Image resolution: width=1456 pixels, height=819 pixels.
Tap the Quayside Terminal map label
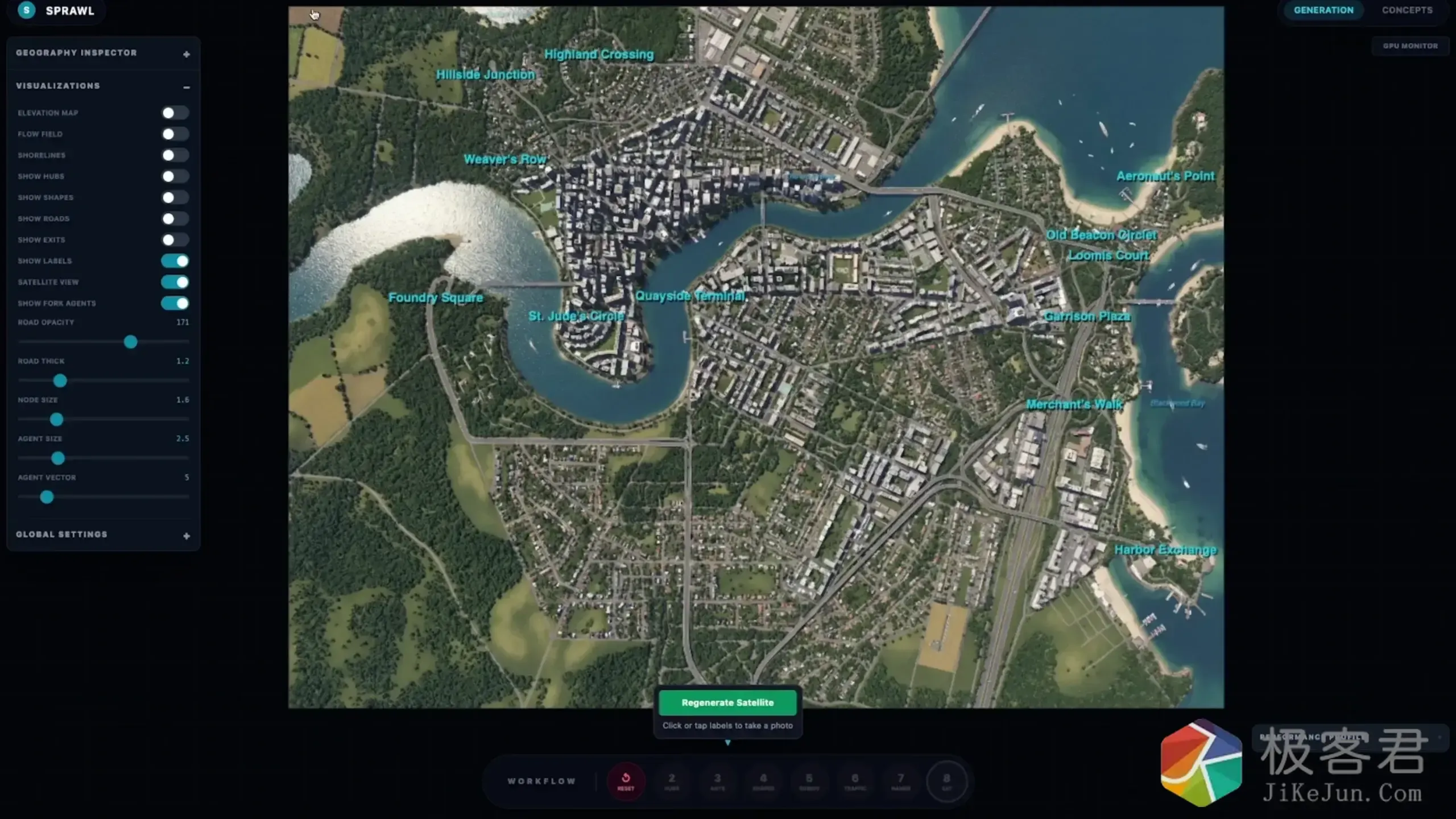[x=690, y=296]
